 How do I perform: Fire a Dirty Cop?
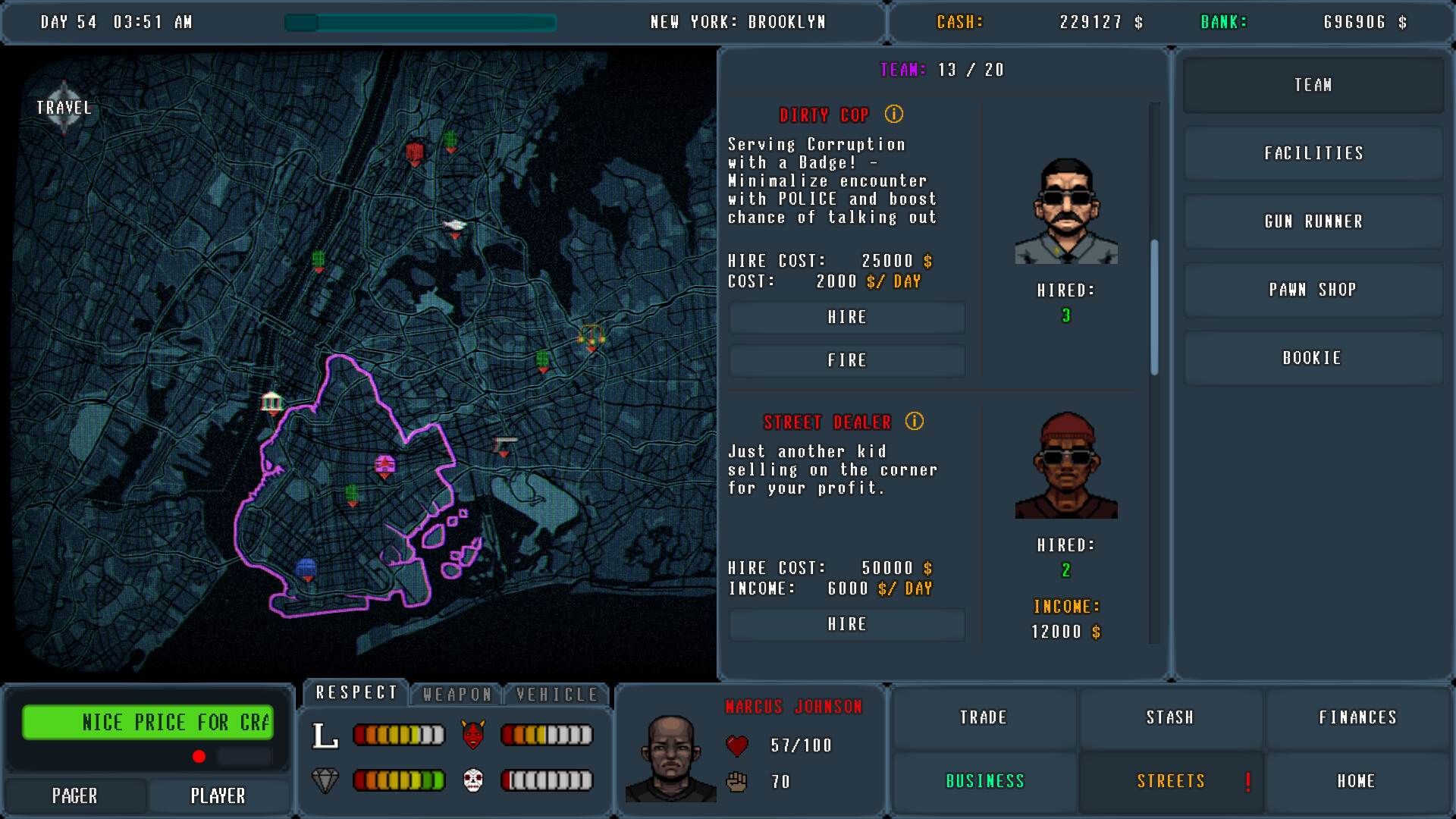[x=846, y=360]
